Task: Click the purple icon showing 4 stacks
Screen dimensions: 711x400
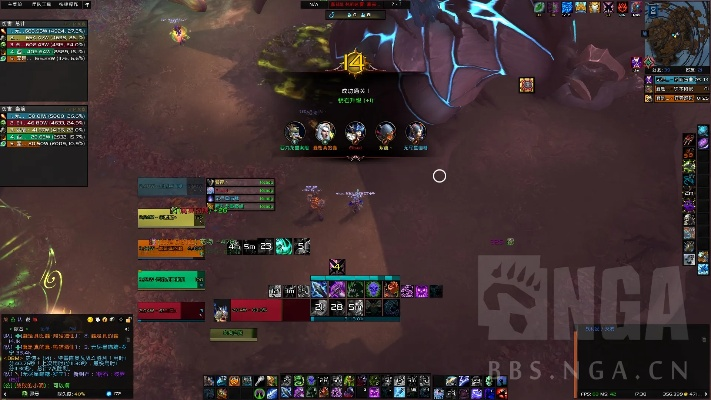Action: [338, 266]
